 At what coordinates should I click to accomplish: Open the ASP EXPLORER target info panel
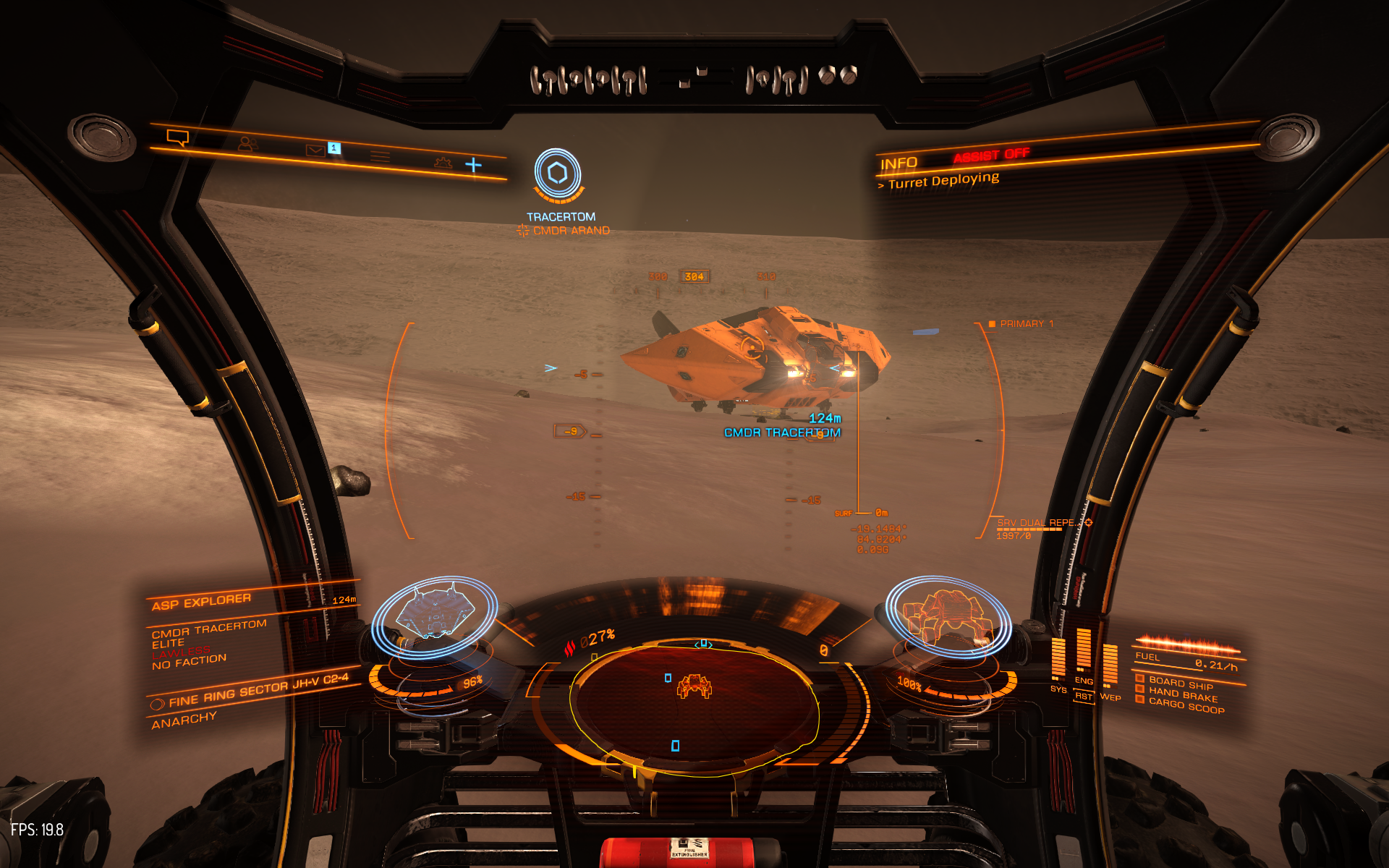coord(202,602)
